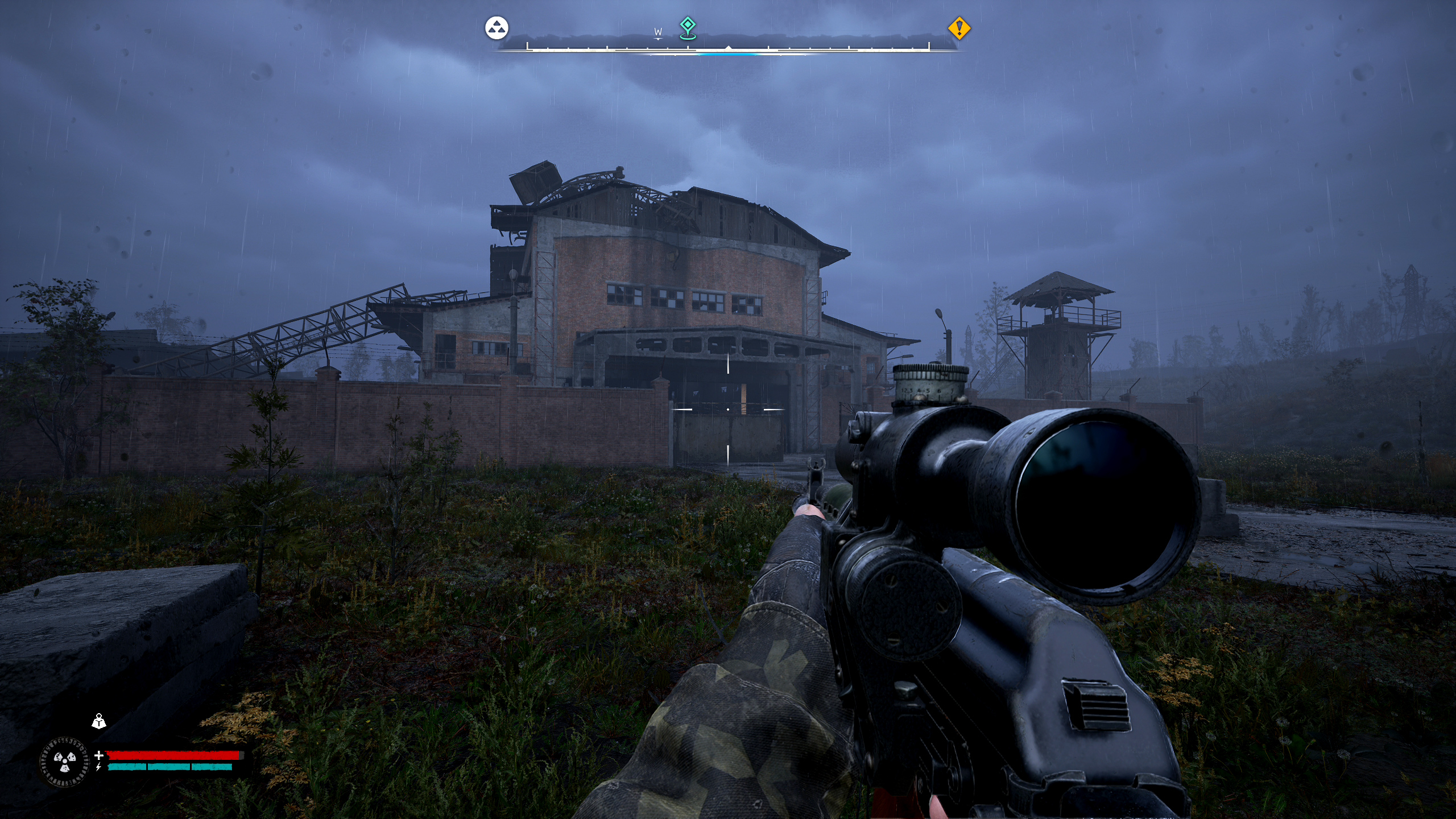This screenshot has width=1456, height=819.
Task: Select the yellow exclamation quest marker
Action: tap(959, 28)
